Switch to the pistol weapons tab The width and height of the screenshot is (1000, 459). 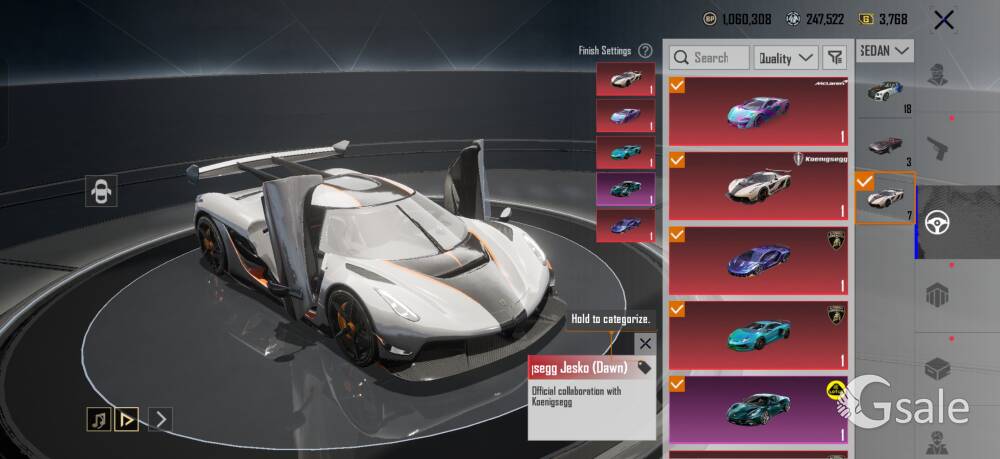pyautogui.click(x=936, y=147)
